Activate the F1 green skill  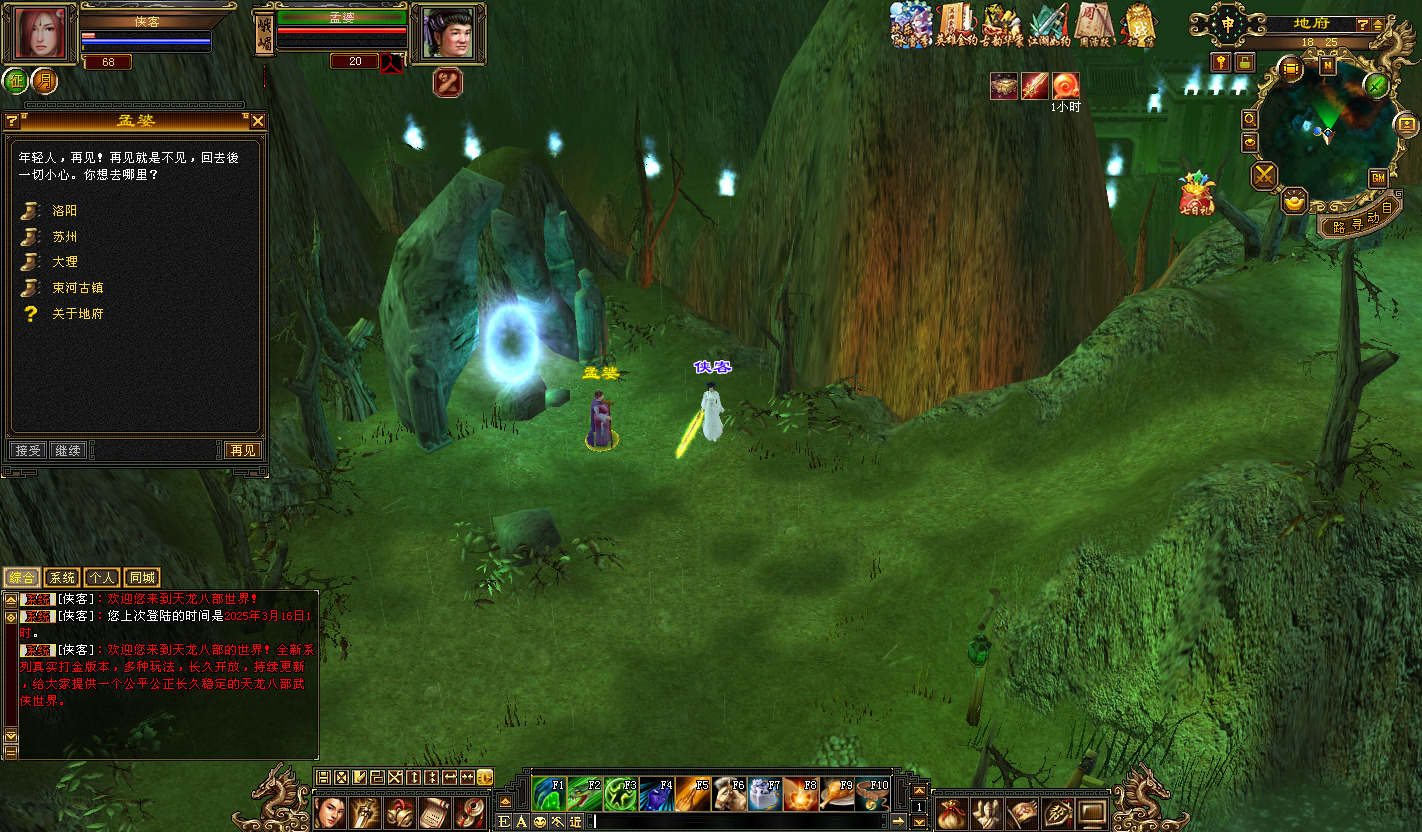point(549,794)
